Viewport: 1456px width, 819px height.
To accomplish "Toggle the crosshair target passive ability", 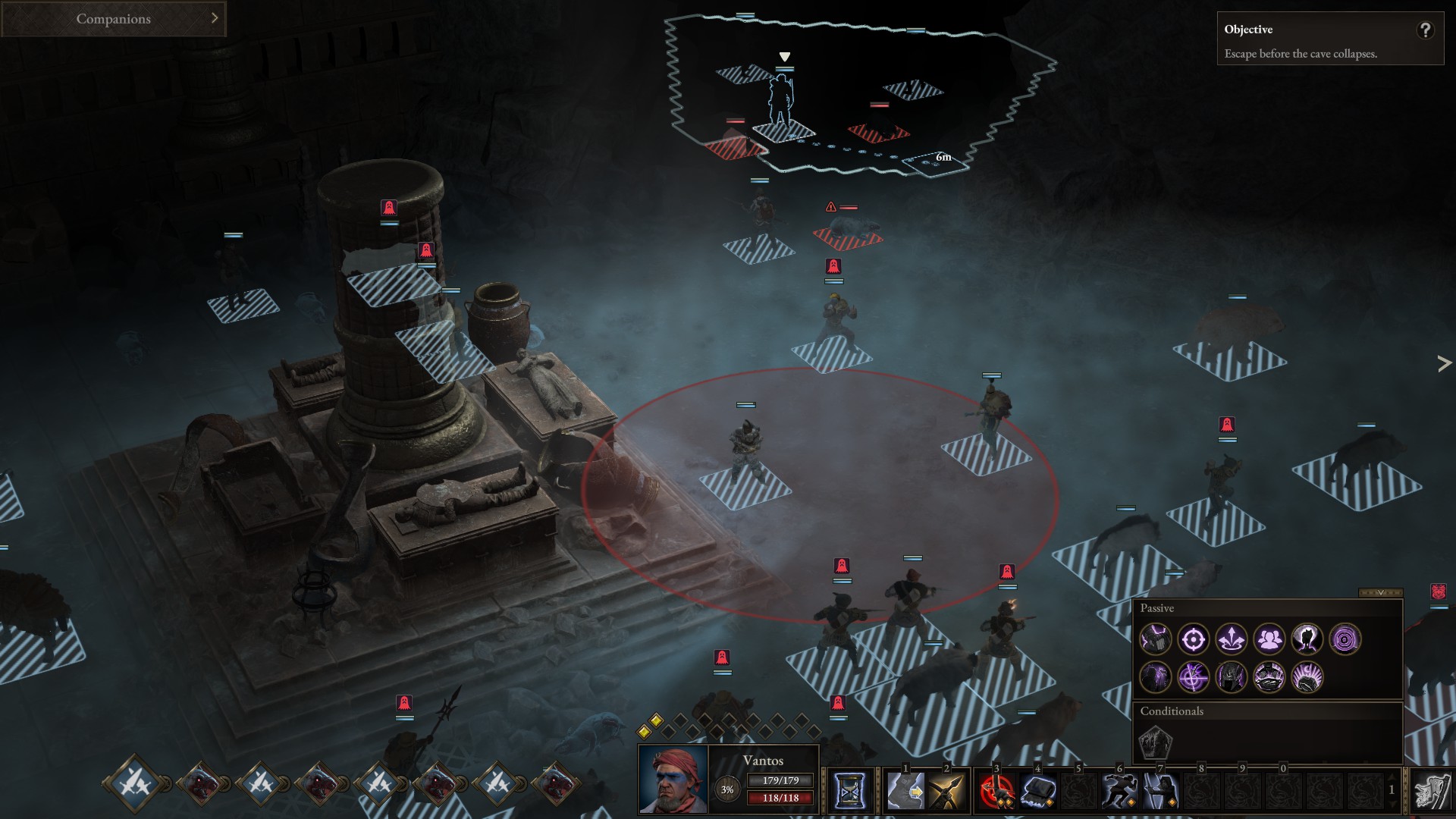I will click(1194, 639).
